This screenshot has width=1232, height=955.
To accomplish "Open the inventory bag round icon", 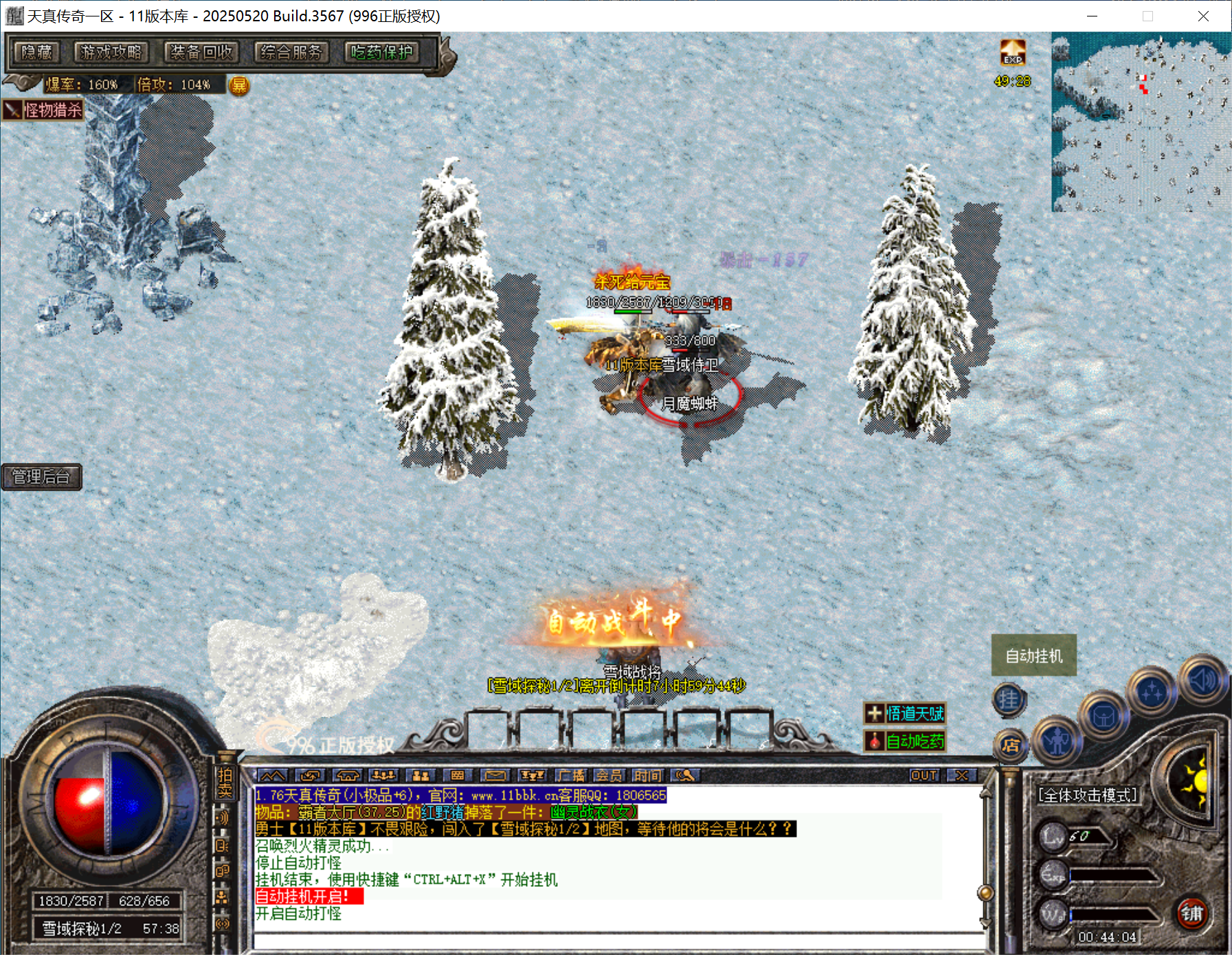I will [1104, 717].
